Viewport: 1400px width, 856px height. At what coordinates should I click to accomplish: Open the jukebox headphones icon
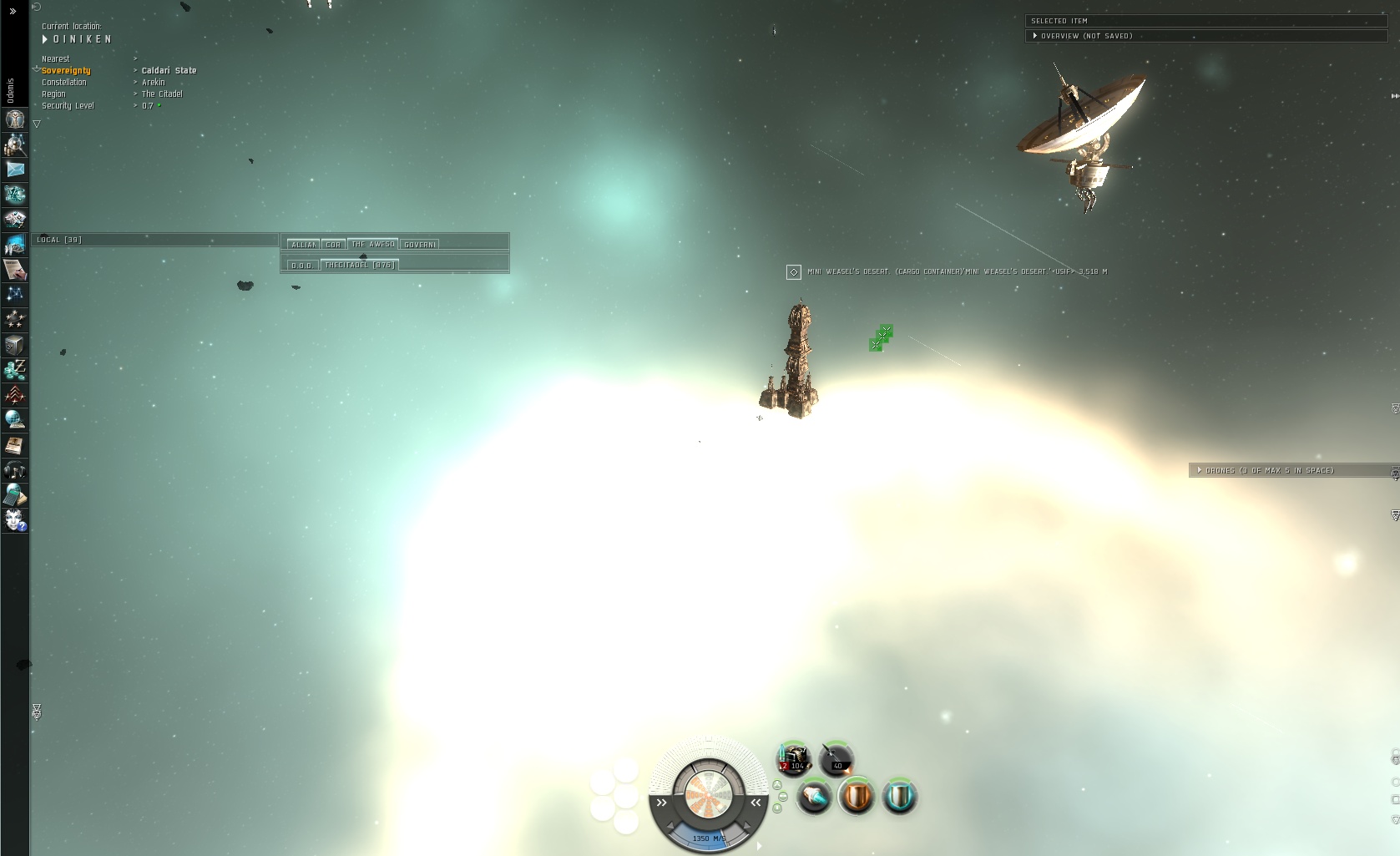tap(14, 470)
